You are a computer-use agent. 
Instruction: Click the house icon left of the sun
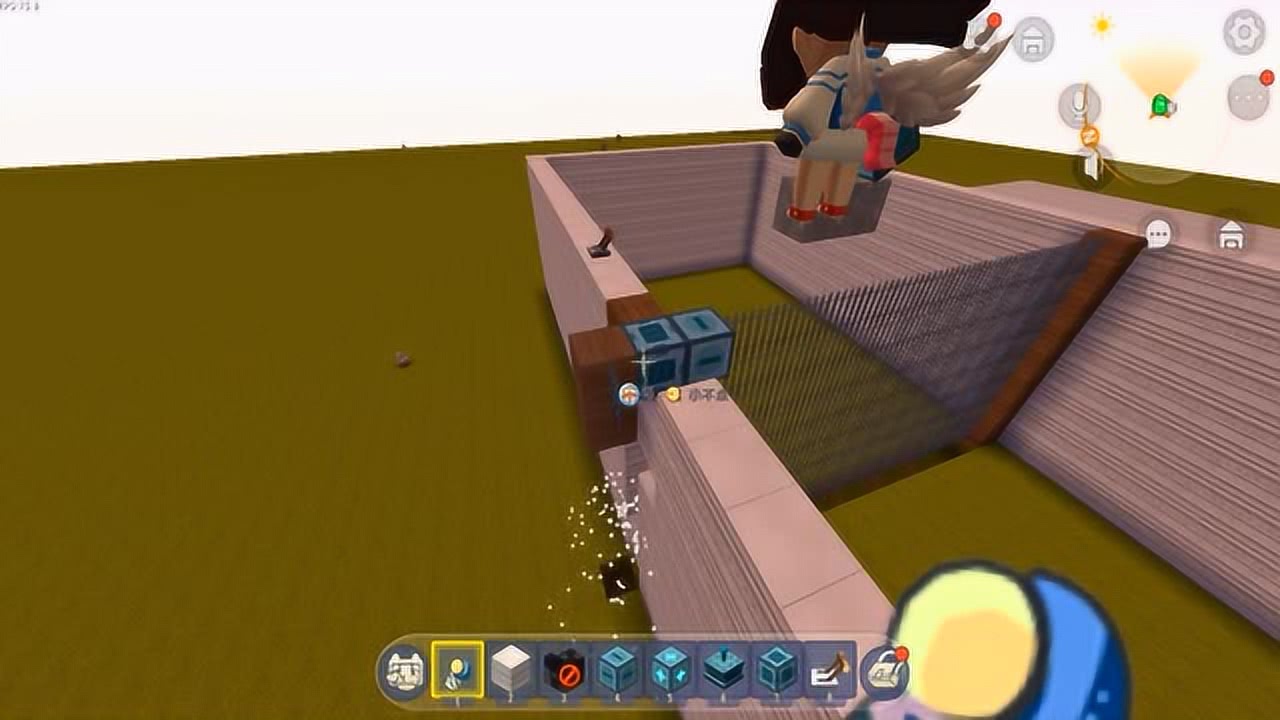click(x=1033, y=42)
